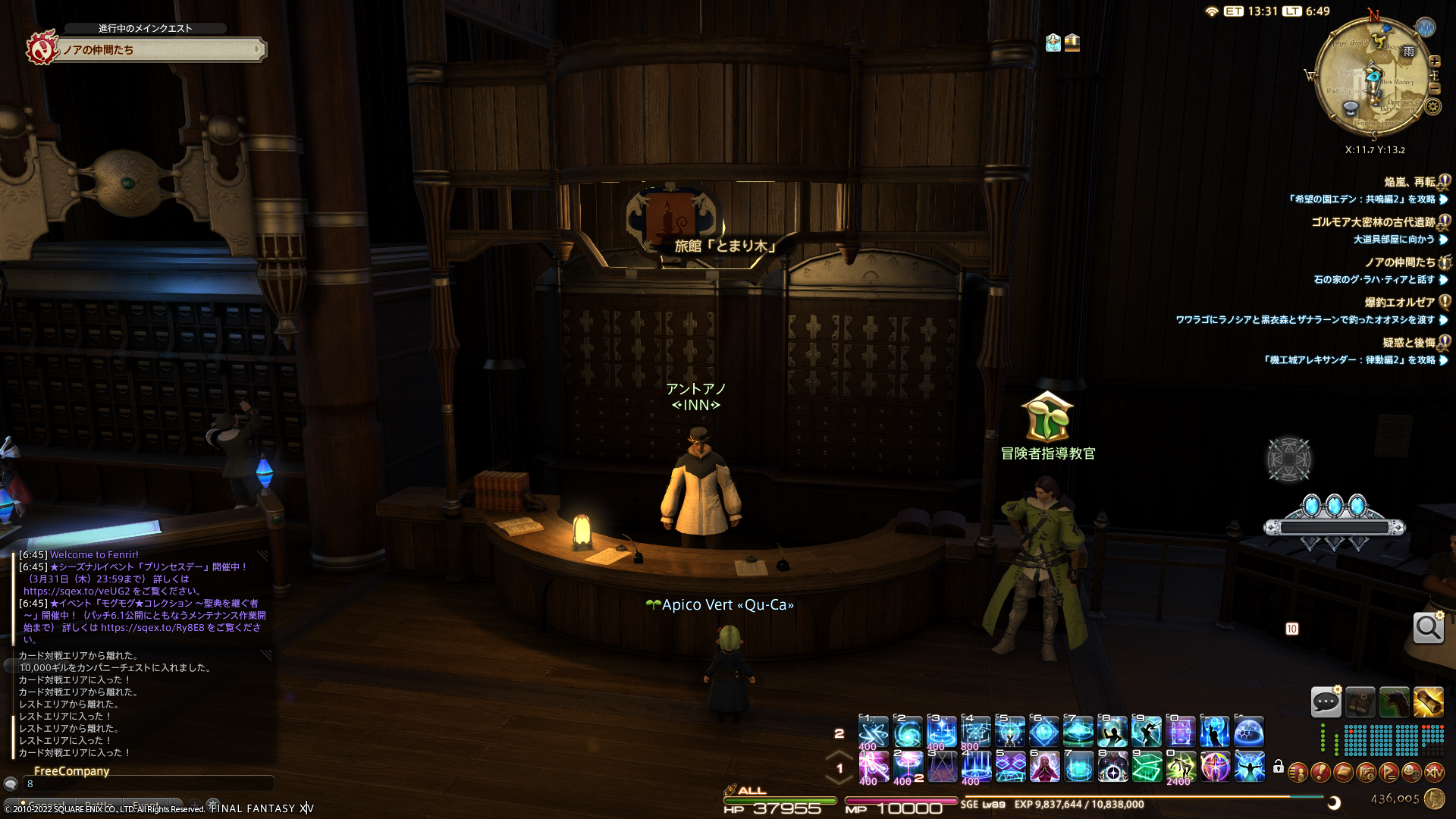
Task: Select quest 爆釣エオルゼア in duty list
Action: coord(1399,303)
